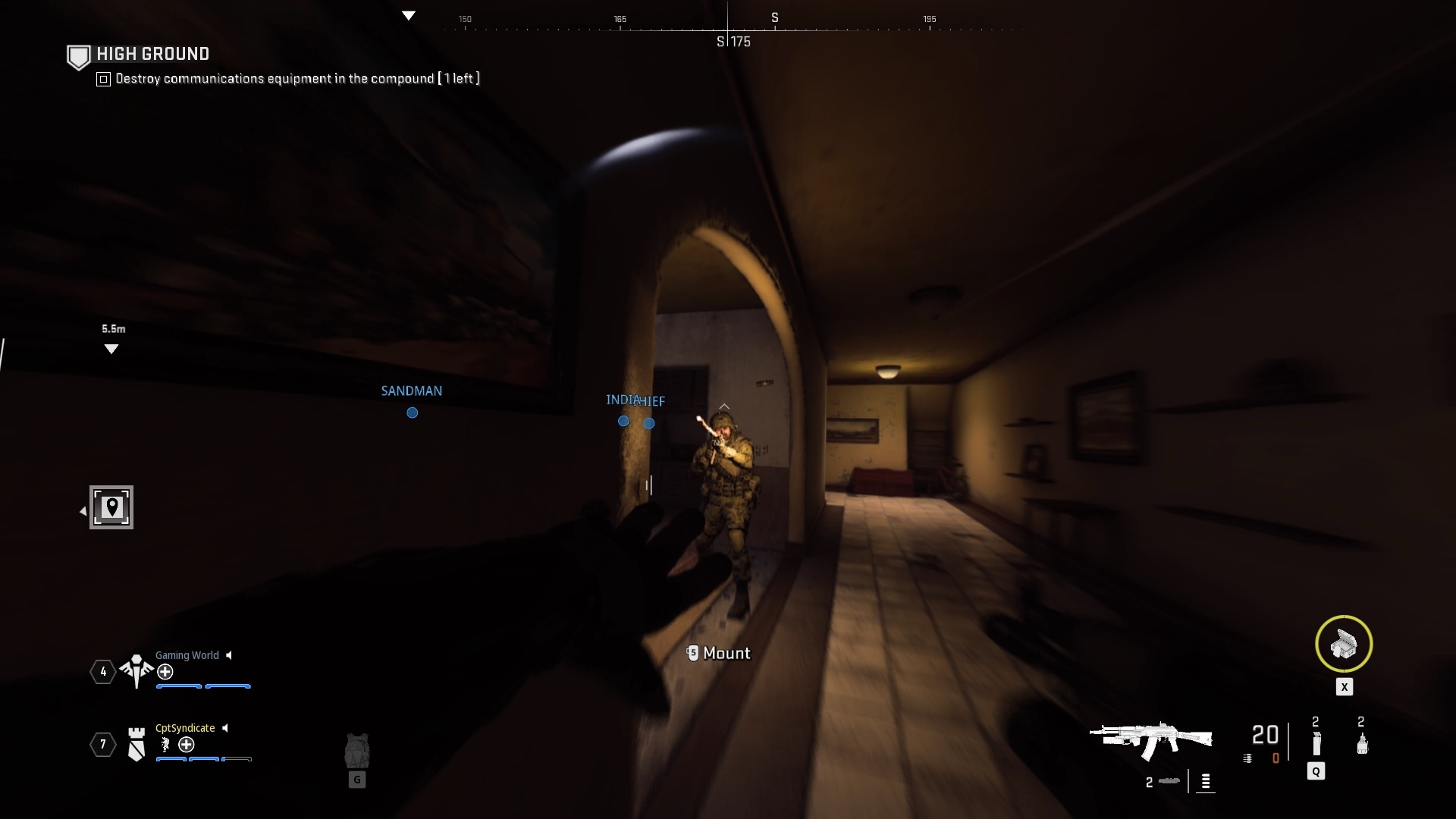Click the waypoint triangle under the 5.5m label
This screenshot has width=1456, height=819.
tap(112, 350)
